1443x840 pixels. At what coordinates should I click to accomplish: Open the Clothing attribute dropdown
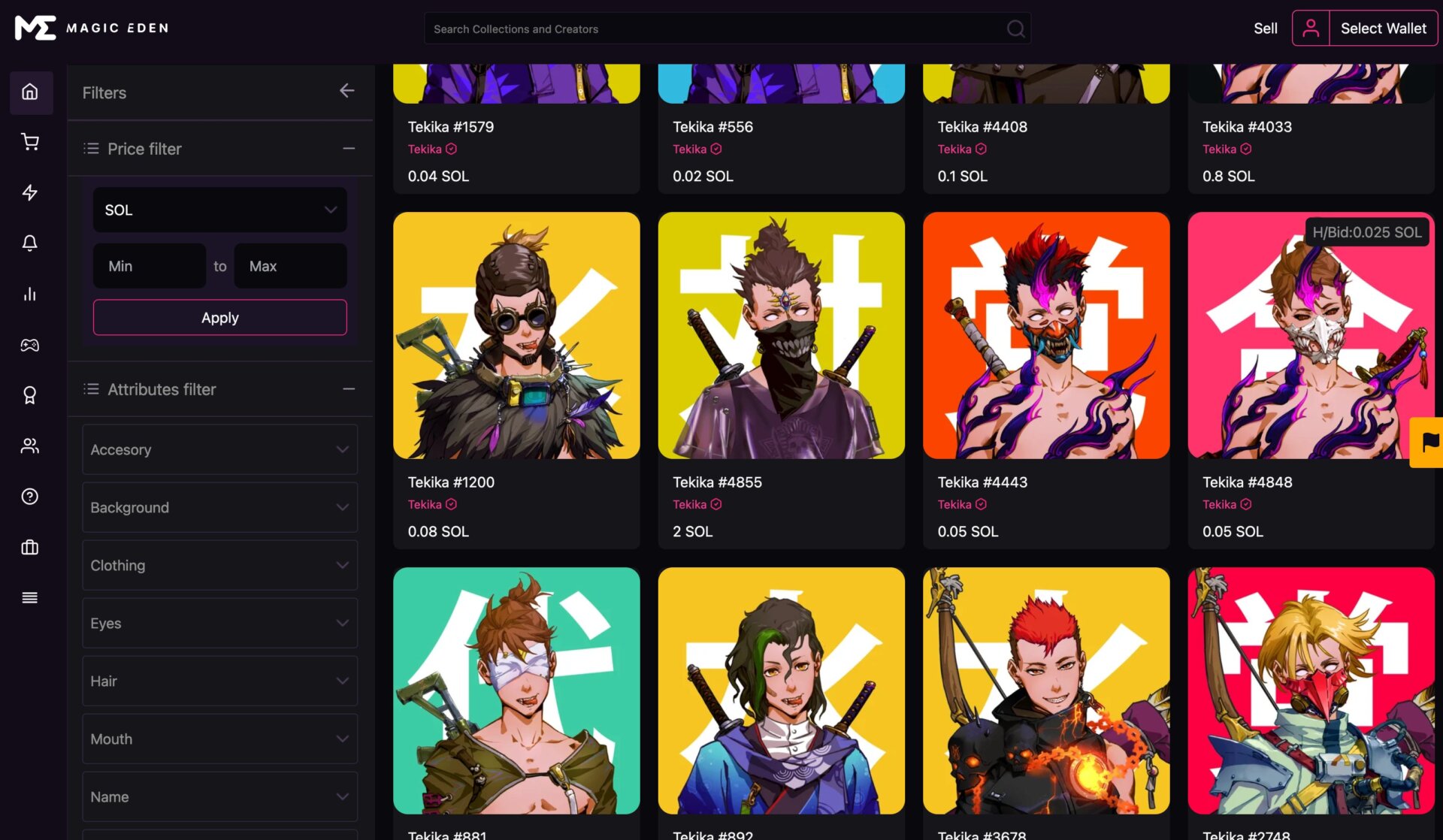219,566
